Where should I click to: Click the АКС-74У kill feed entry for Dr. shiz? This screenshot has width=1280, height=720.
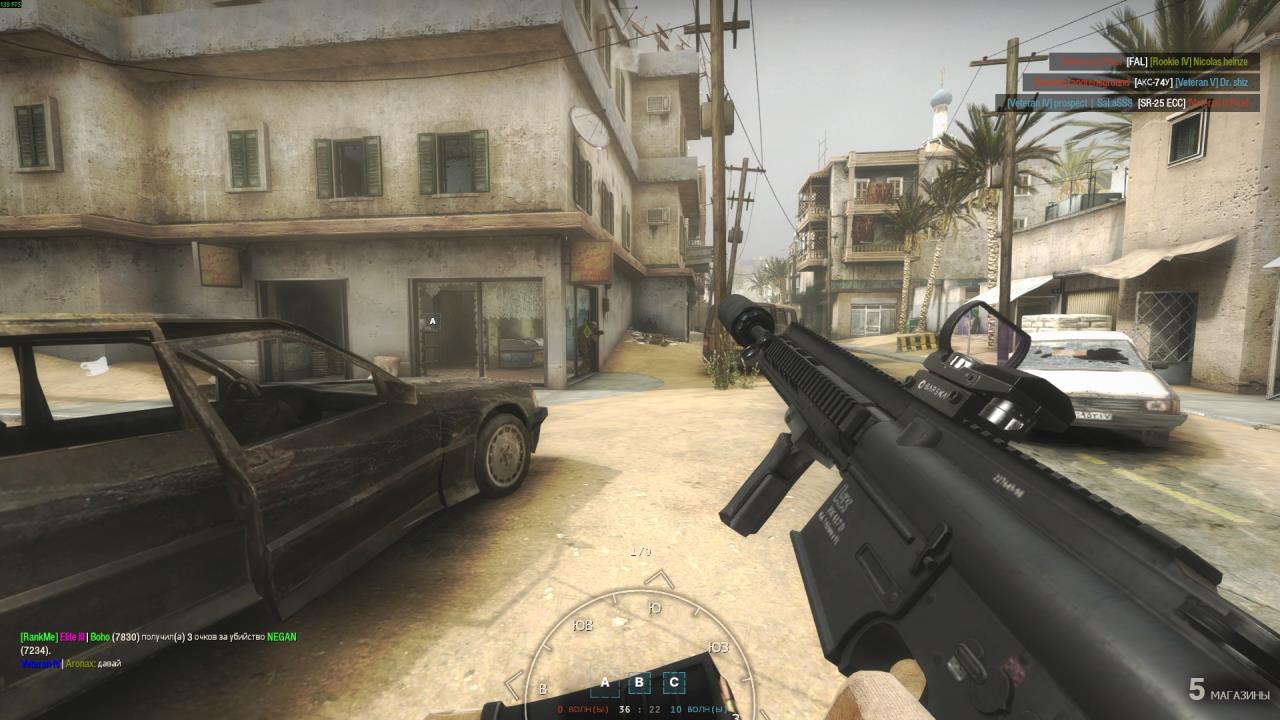tap(1140, 82)
